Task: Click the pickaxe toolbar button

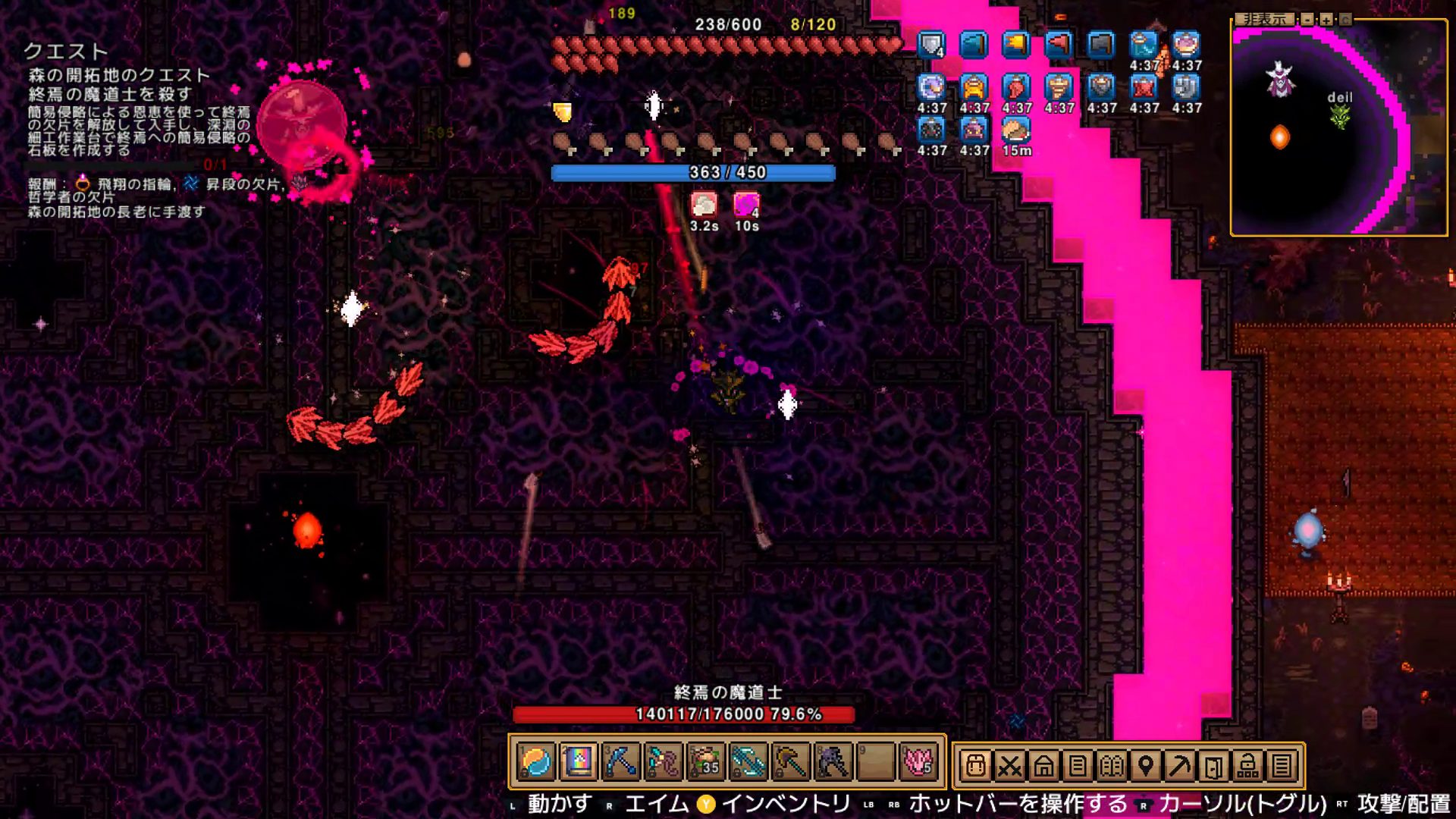Action: 1179,767
